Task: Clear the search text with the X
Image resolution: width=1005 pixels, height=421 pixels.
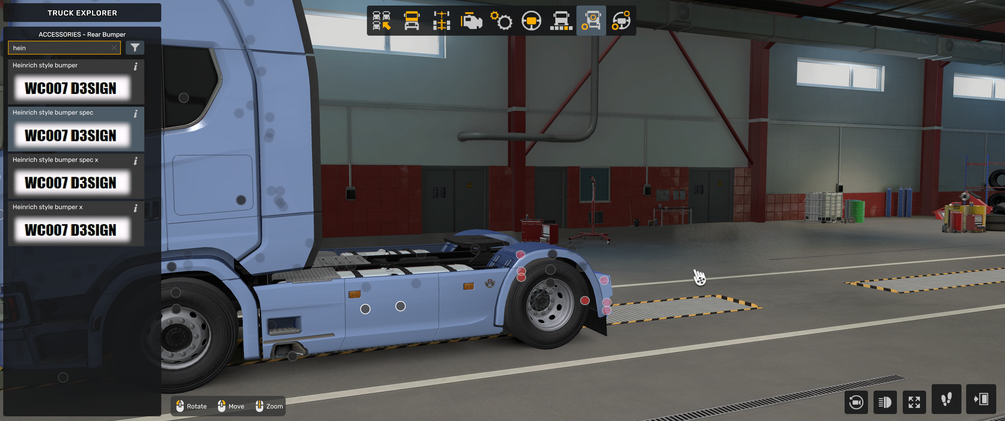Action: coord(114,47)
